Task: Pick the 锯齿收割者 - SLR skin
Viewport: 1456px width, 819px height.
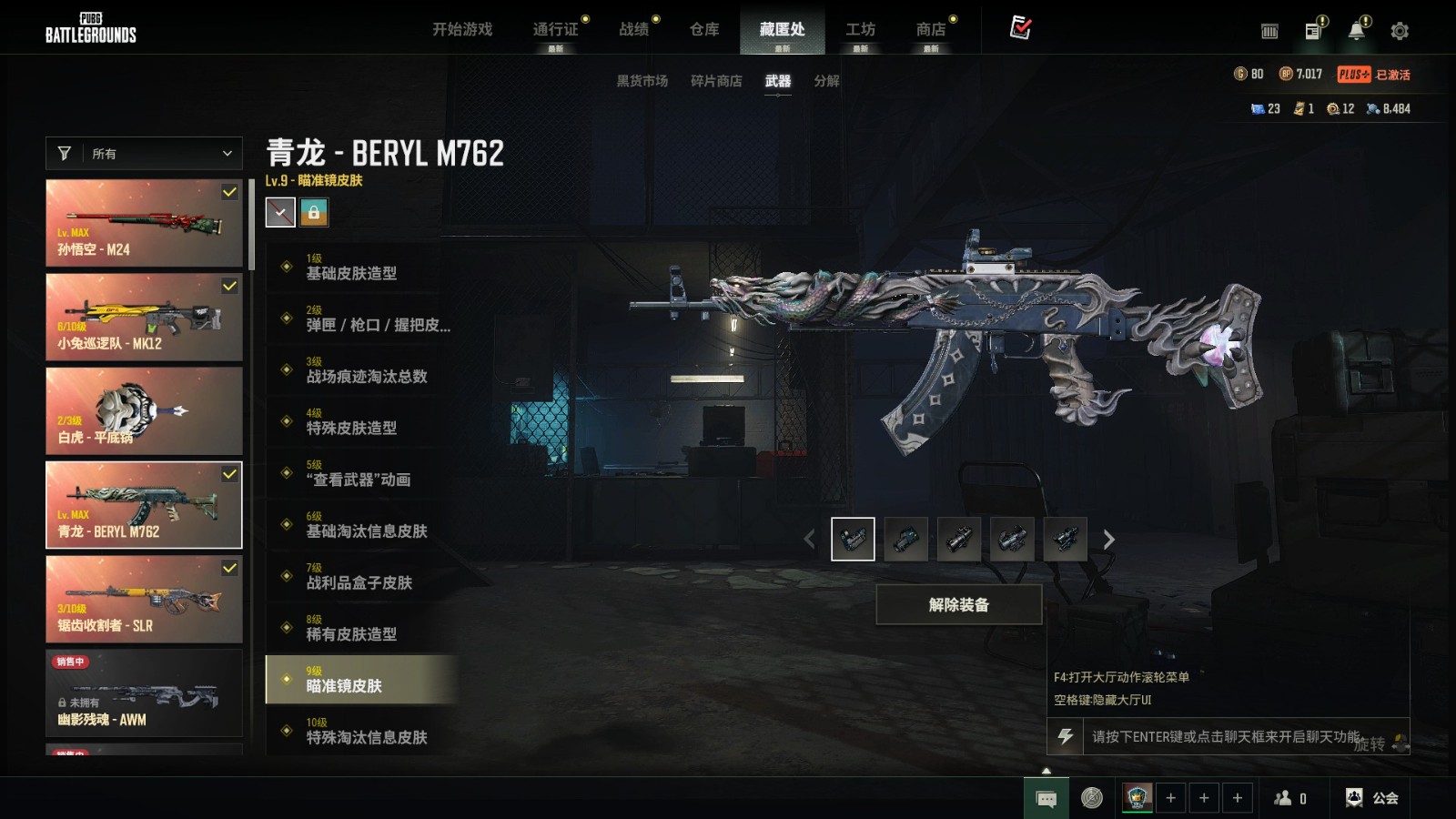Action: [144, 599]
